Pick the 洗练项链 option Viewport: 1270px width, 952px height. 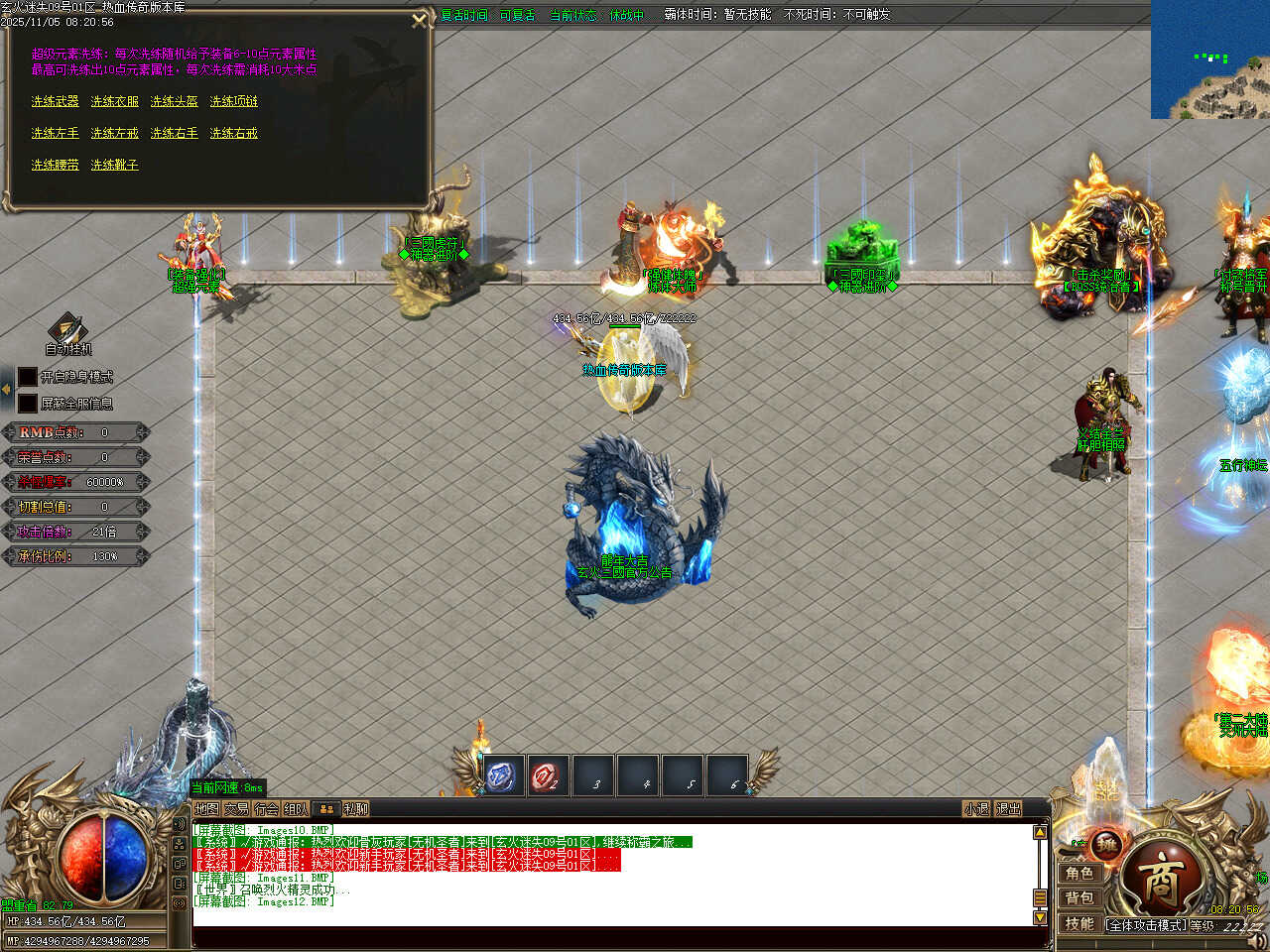click(x=234, y=102)
